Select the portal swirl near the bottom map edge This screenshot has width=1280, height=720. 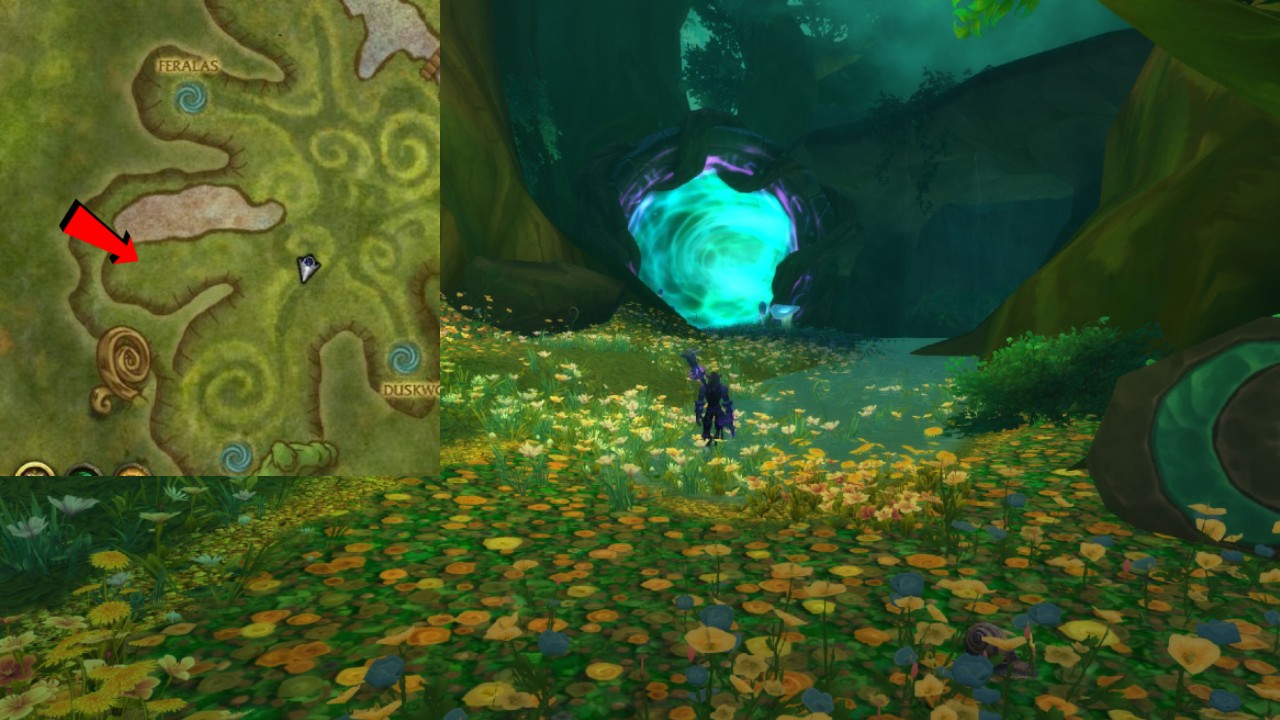pyautogui.click(x=235, y=456)
